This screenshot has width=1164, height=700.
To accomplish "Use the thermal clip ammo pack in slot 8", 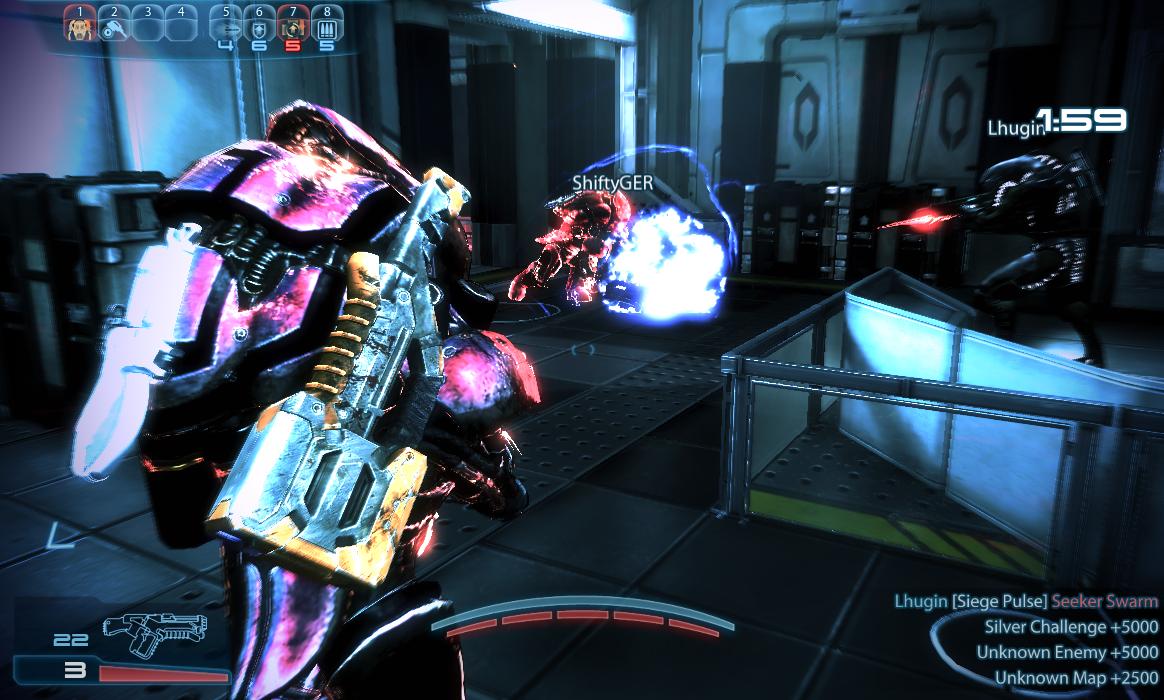I will click(326, 28).
